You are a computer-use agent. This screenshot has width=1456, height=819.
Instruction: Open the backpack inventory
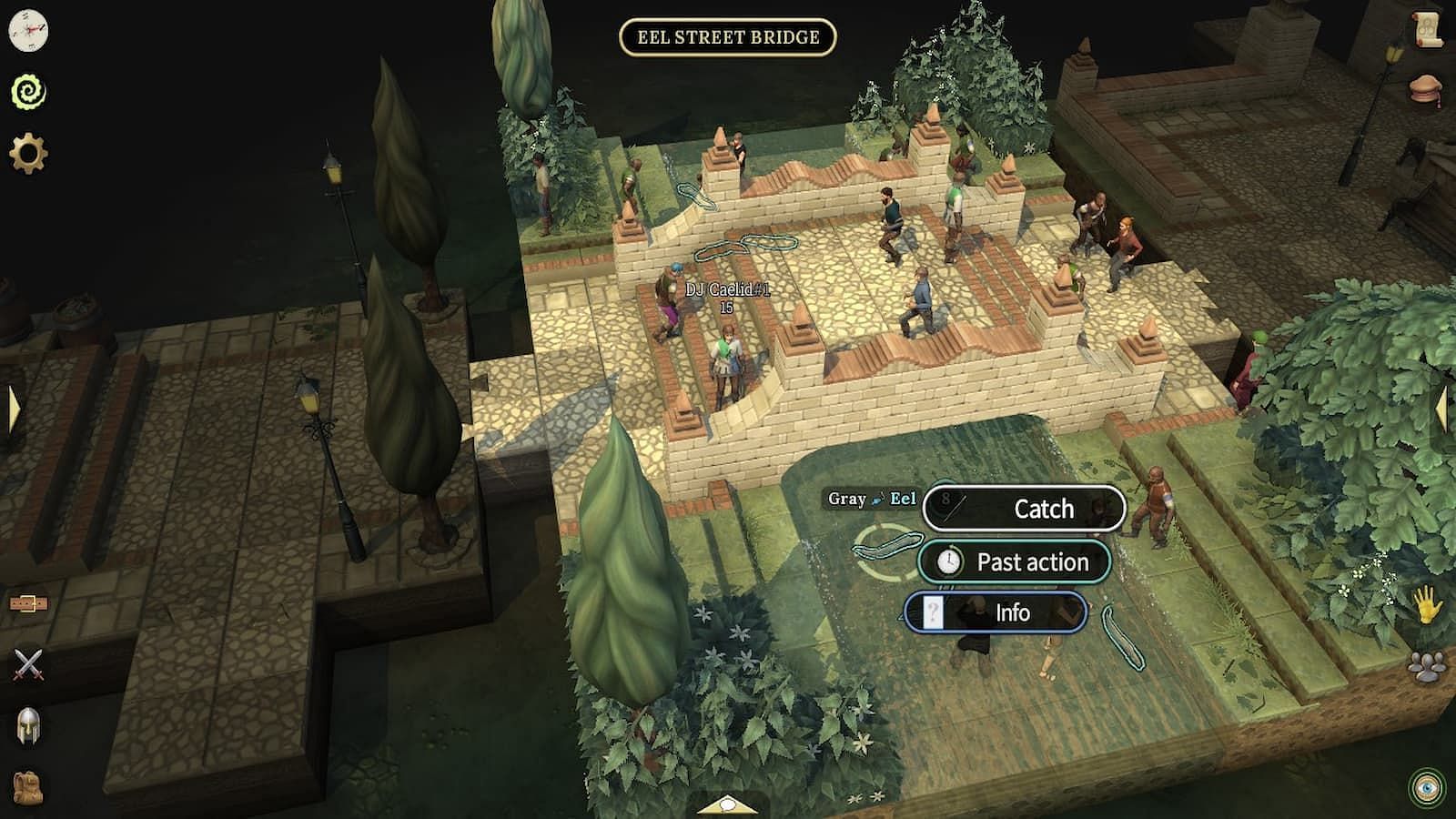(x=29, y=786)
